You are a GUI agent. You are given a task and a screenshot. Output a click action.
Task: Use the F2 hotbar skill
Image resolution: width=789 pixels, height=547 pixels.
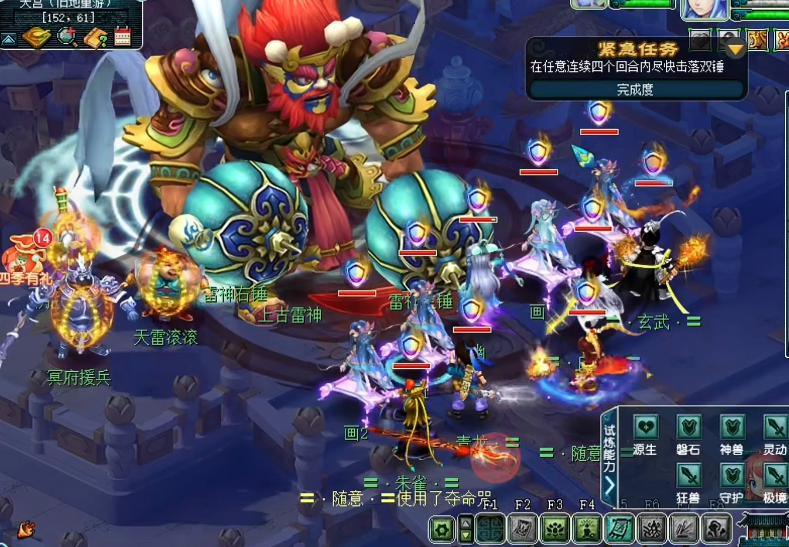click(x=522, y=529)
